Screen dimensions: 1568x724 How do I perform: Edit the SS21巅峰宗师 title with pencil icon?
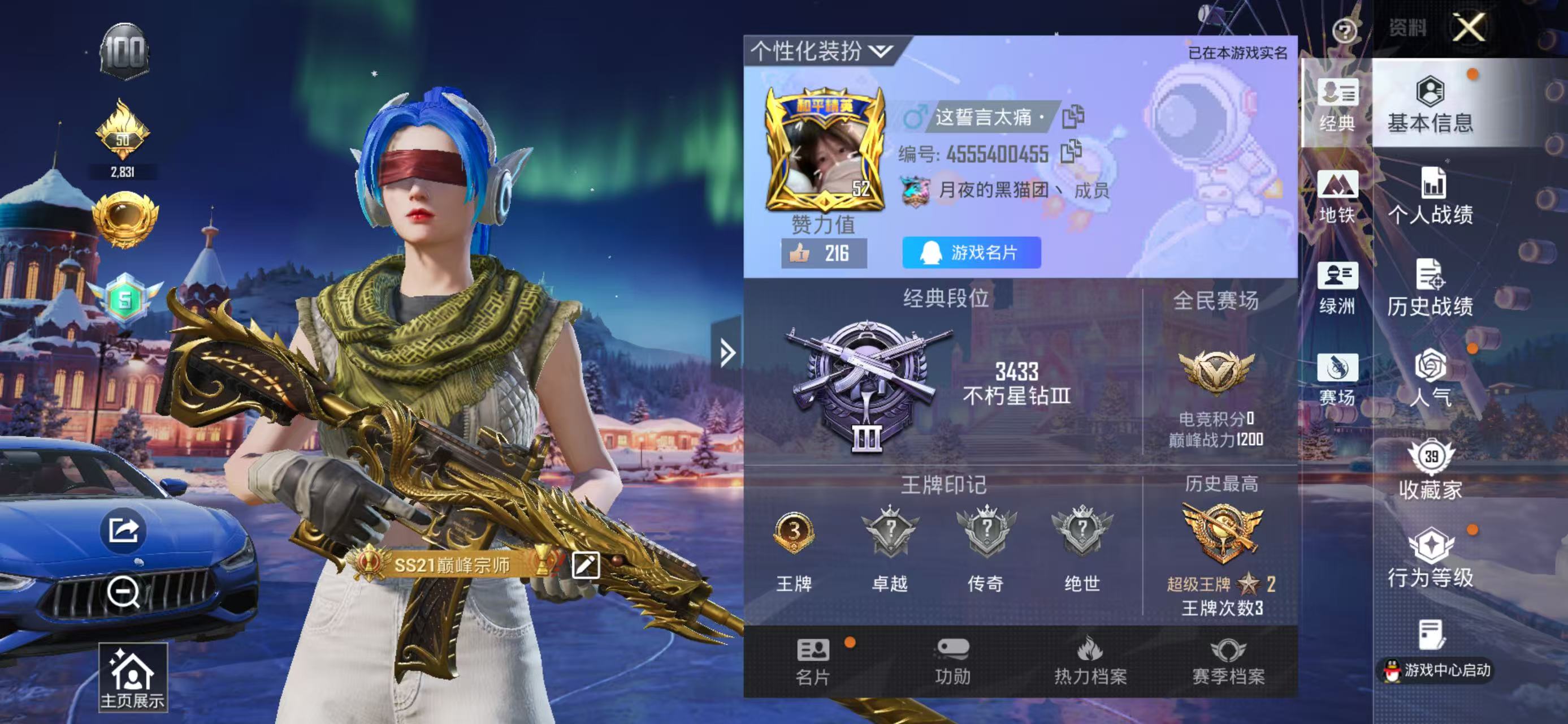pyautogui.click(x=586, y=566)
